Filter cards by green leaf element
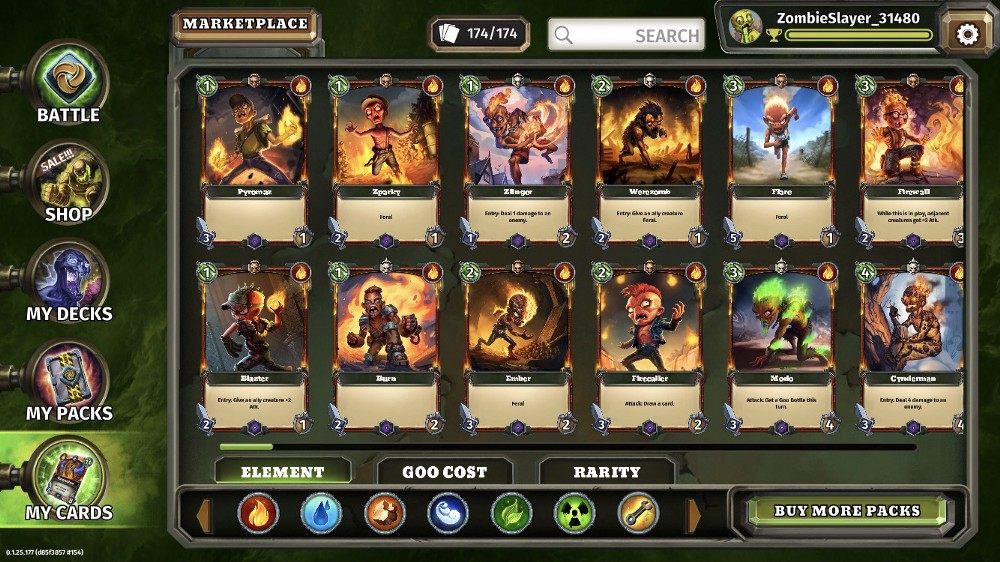 [x=512, y=514]
